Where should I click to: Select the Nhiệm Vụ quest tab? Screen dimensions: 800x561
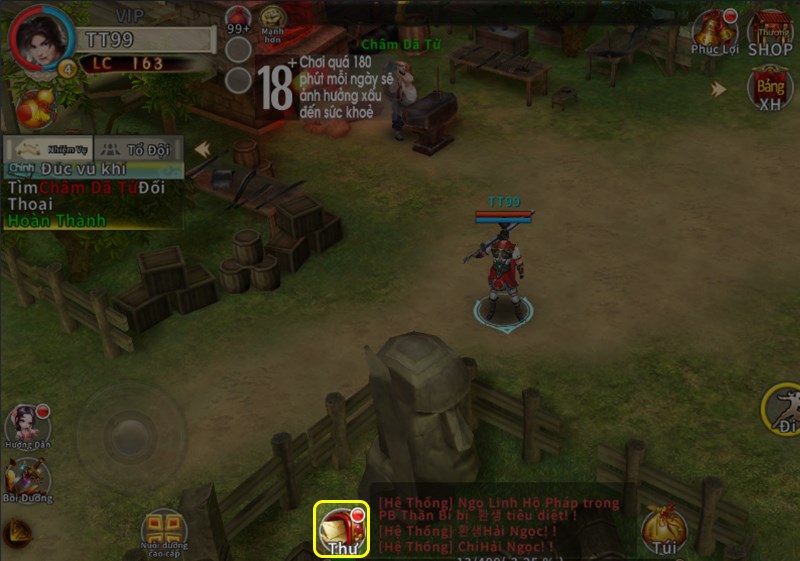pyautogui.click(x=49, y=149)
